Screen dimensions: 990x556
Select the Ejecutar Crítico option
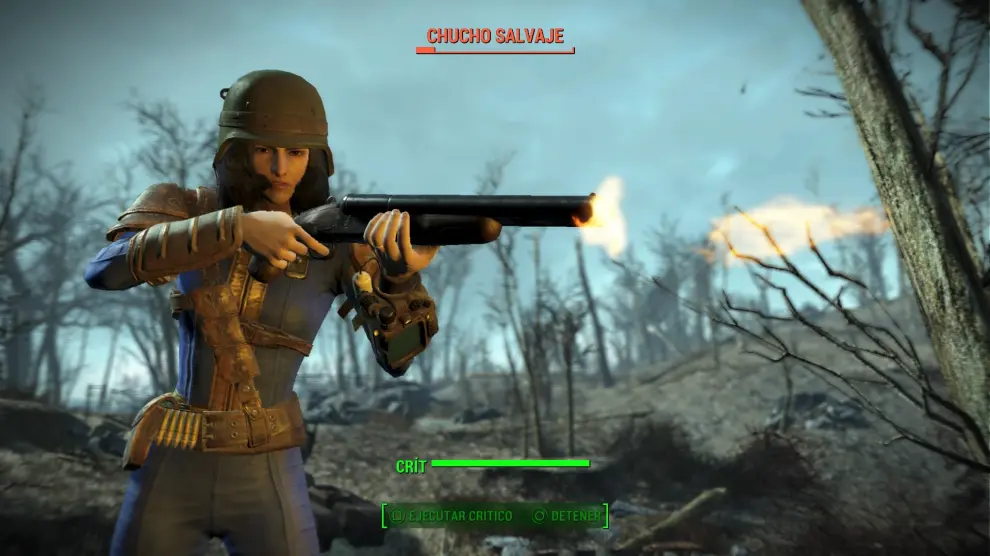[x=452, y=516]
